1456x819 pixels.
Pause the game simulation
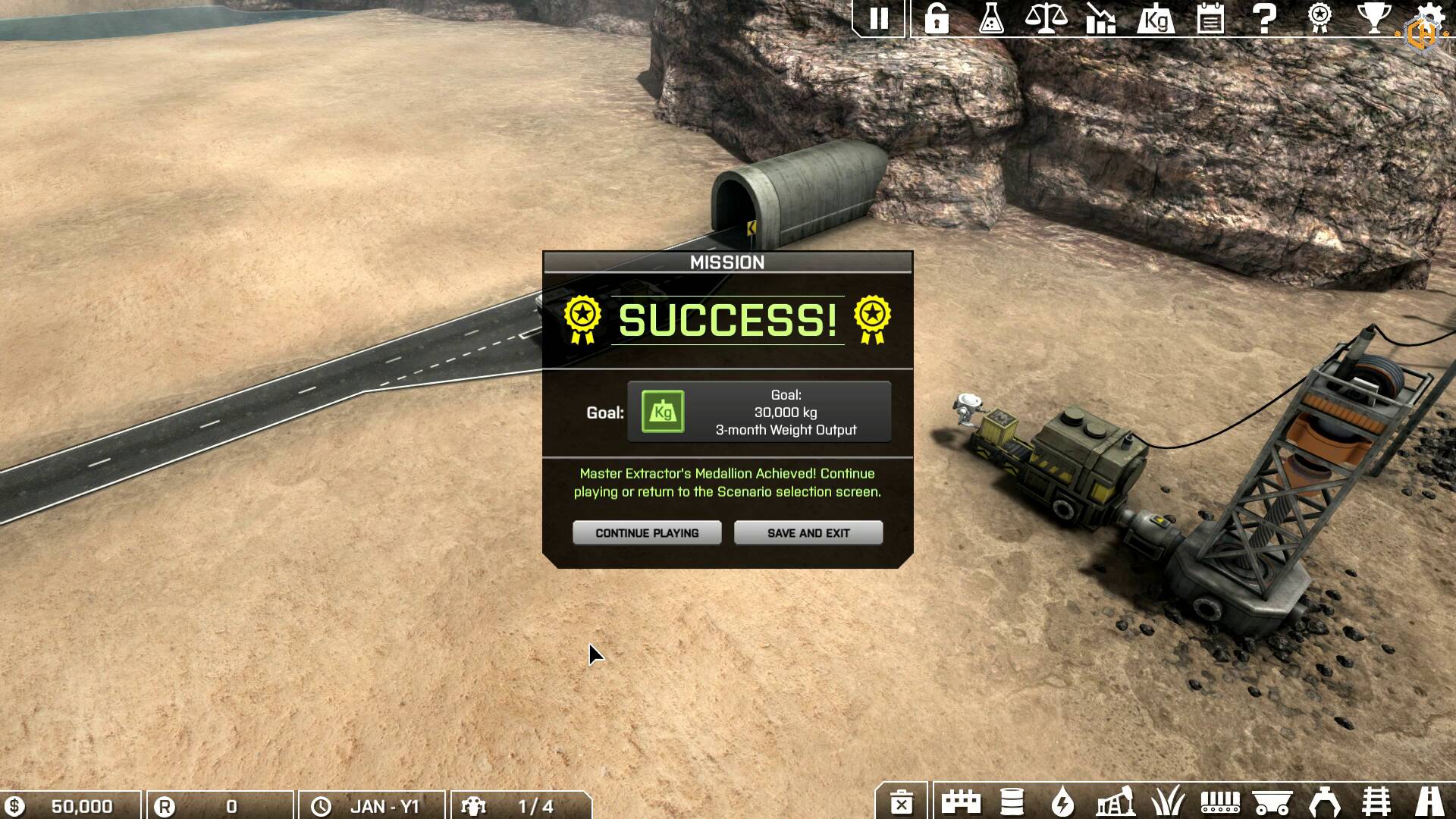(879, 18)
